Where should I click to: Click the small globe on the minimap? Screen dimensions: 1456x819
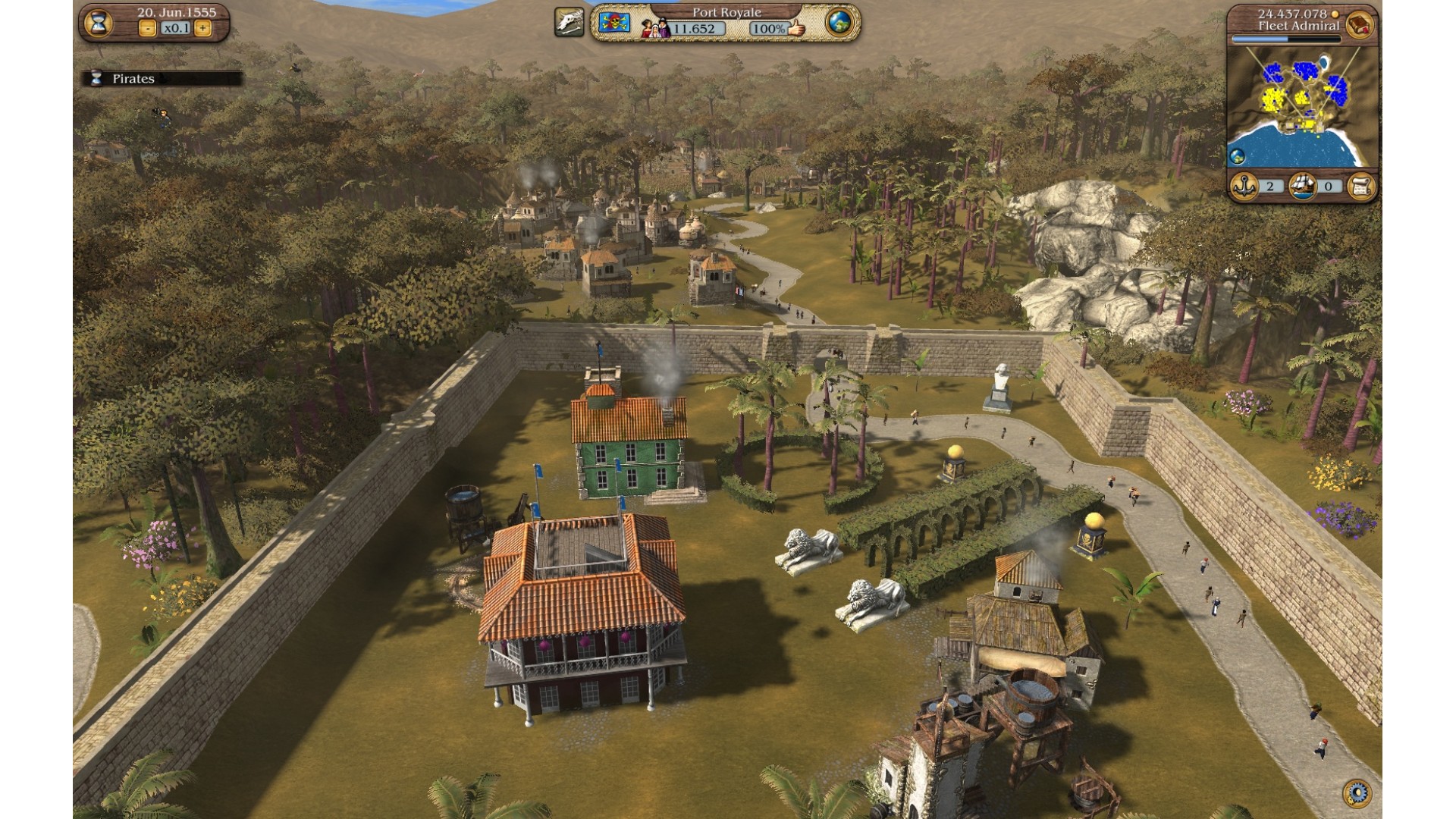click(x=1237, y=157)
